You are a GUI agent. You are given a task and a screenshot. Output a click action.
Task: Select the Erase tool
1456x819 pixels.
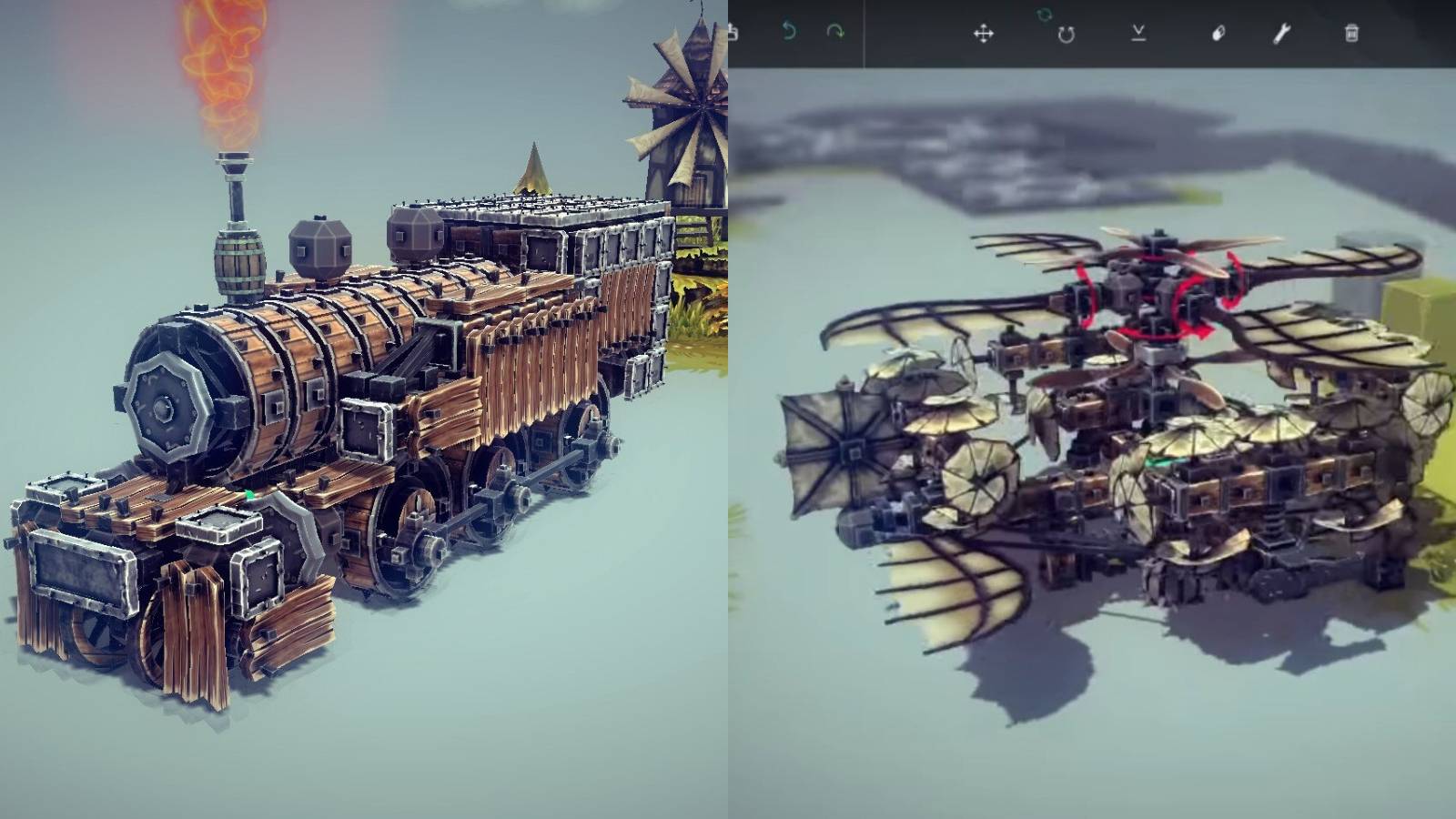click(x=1220, y=34)
